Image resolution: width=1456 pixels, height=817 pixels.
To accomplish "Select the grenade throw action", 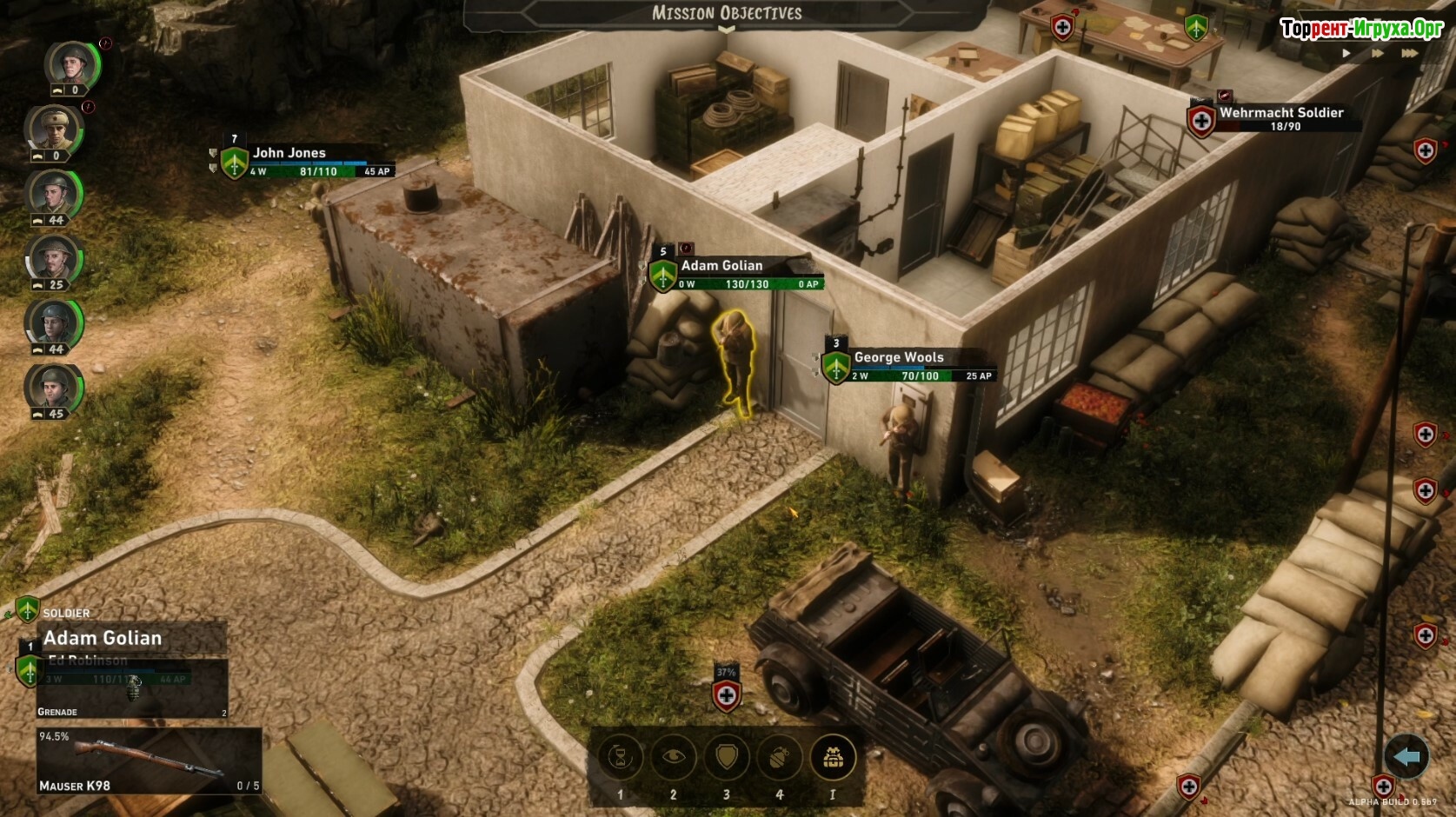I will tap(780, 757).
